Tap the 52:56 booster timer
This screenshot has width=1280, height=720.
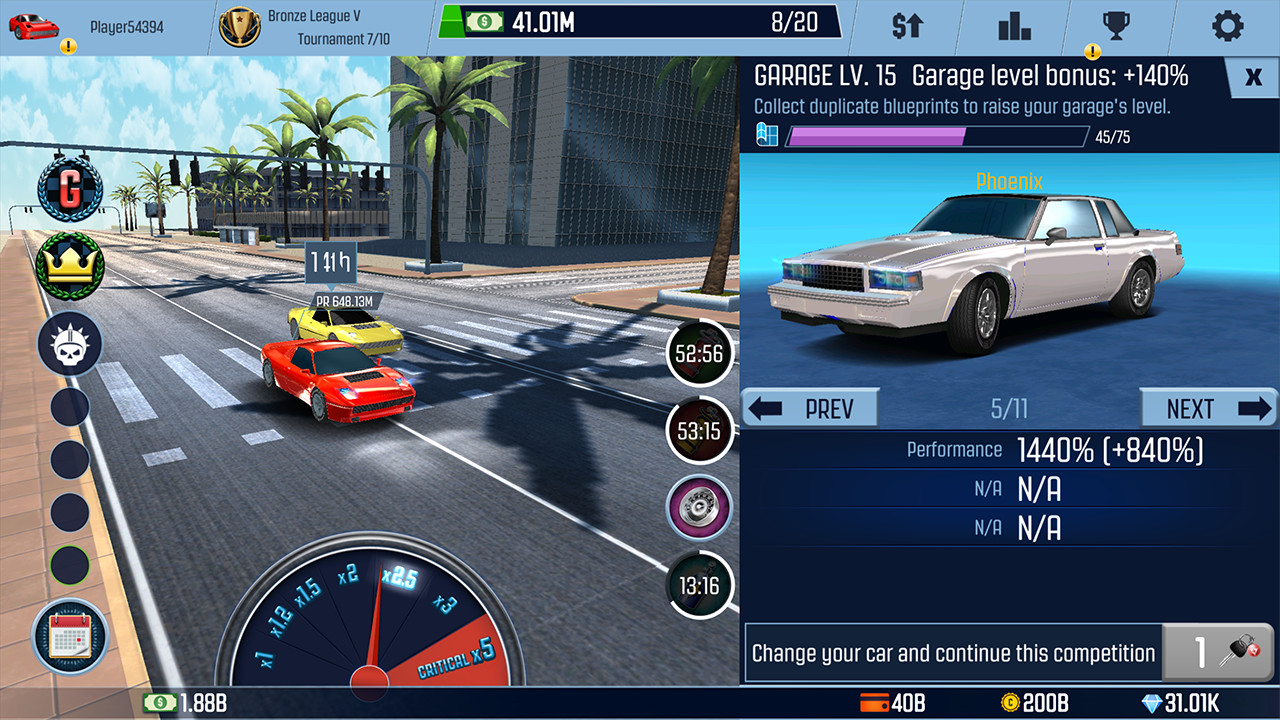pyautogui.click(x=699, y=353)
